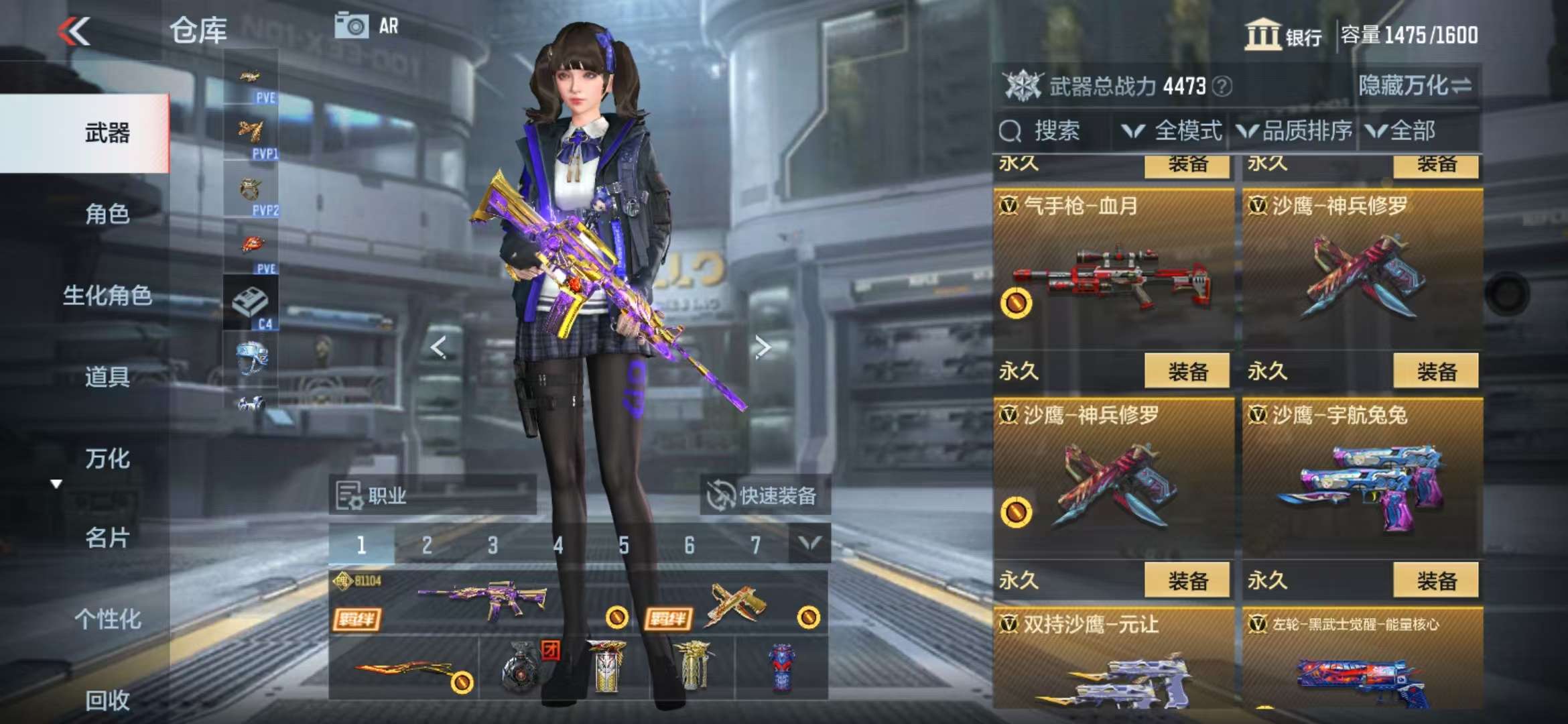Open the 个性化 personalization tab

click(107, 619)
